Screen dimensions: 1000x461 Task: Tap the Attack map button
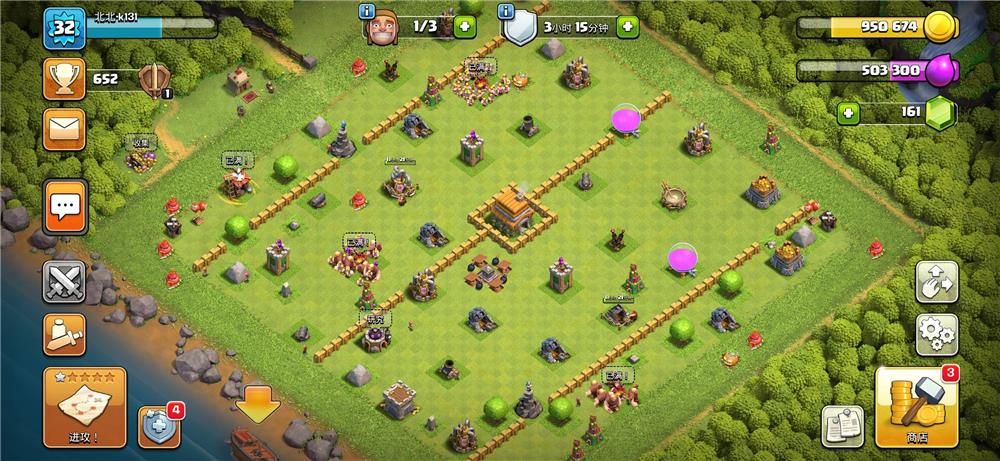tap(84, 407)
